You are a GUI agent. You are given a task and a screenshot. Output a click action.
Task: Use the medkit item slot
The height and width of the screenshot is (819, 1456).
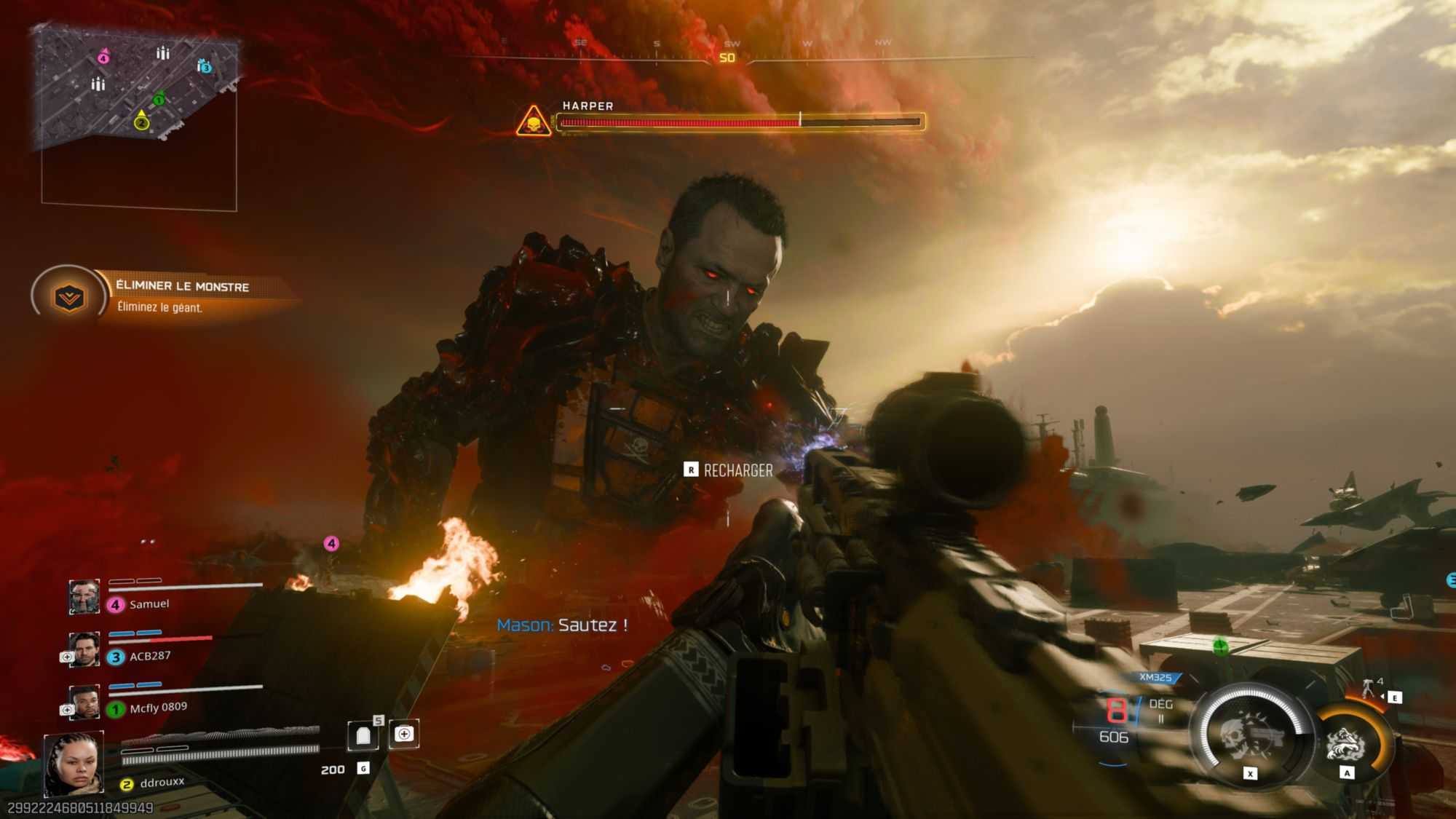(404, 734)
